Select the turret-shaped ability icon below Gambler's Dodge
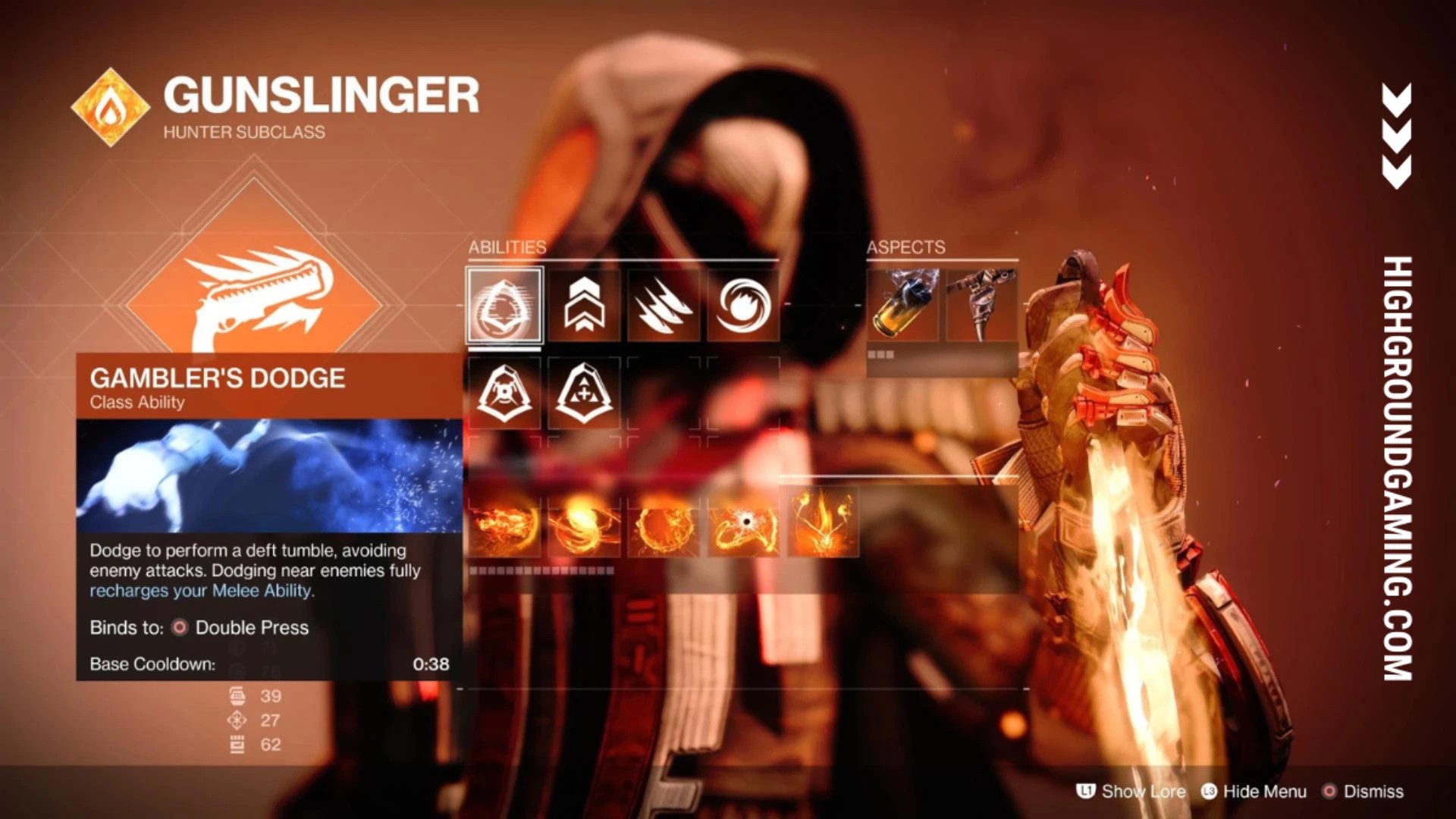 [503, 391]
